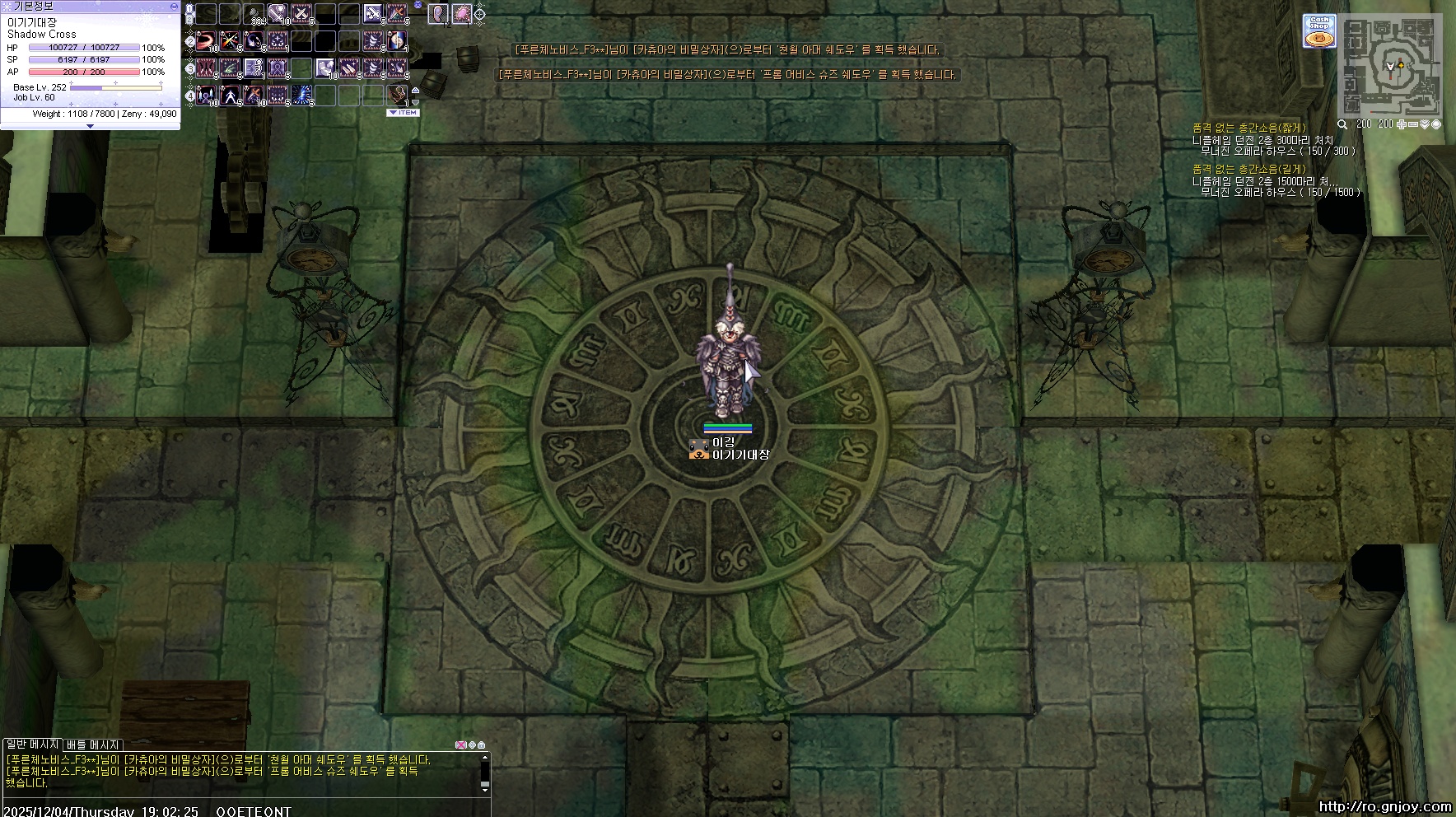The image size is (1456, 817).
Task: Toggle the ITEM dropdown under the hotbar
Action: [x=404, y=113]
